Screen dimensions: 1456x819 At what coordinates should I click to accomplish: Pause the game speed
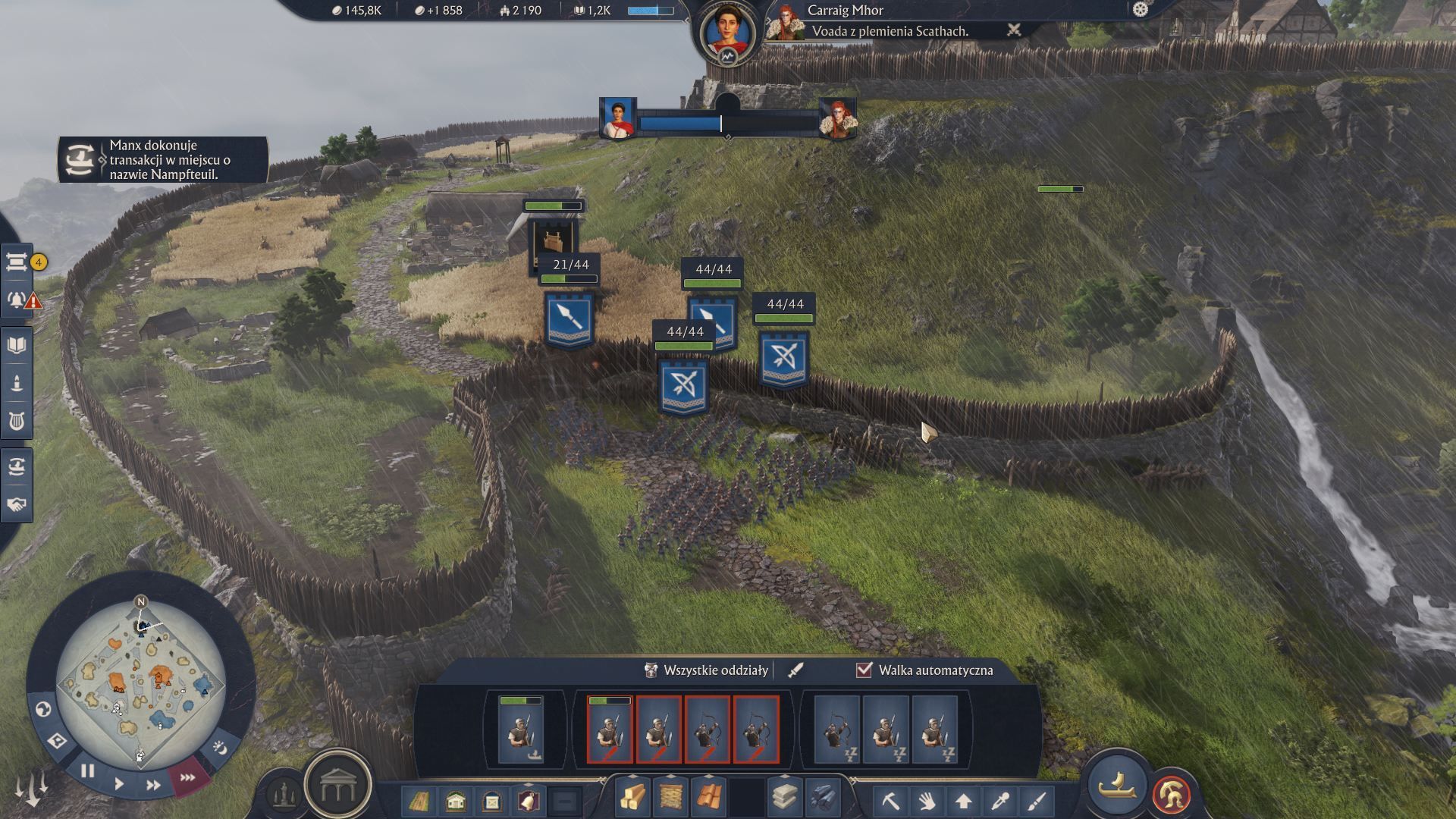click(87, 771)
